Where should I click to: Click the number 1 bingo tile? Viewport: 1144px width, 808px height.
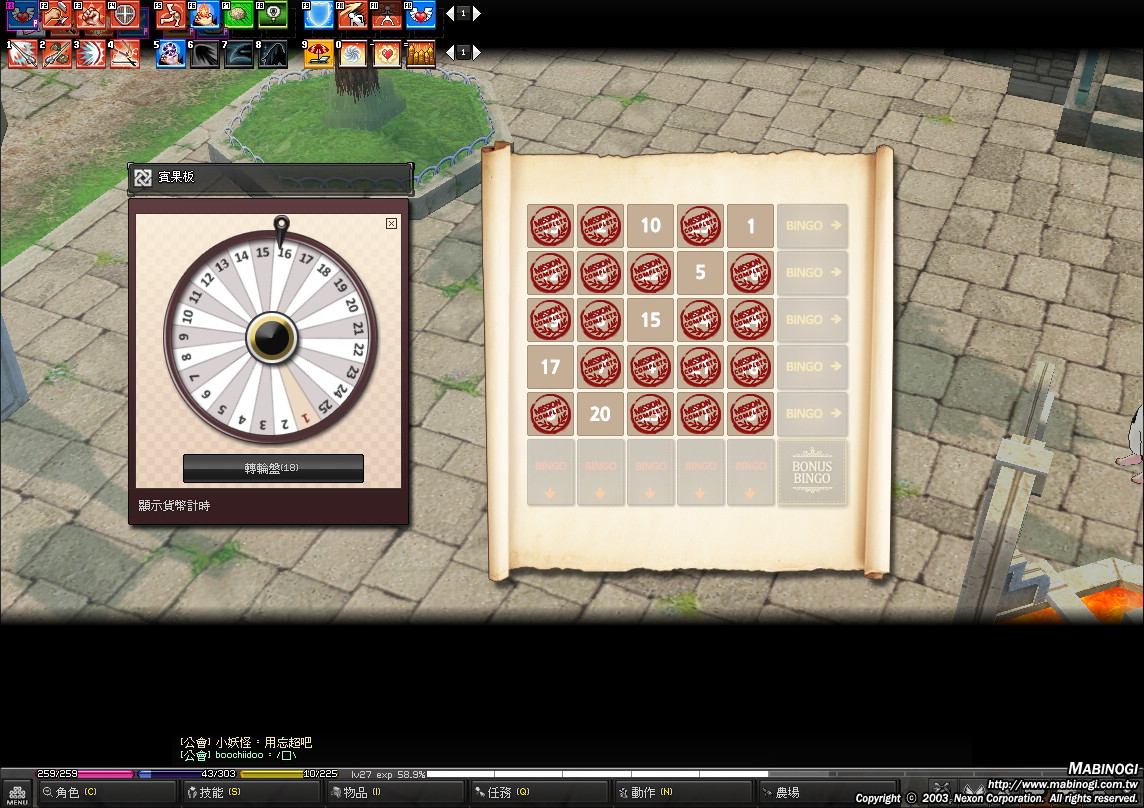[750, 226]
